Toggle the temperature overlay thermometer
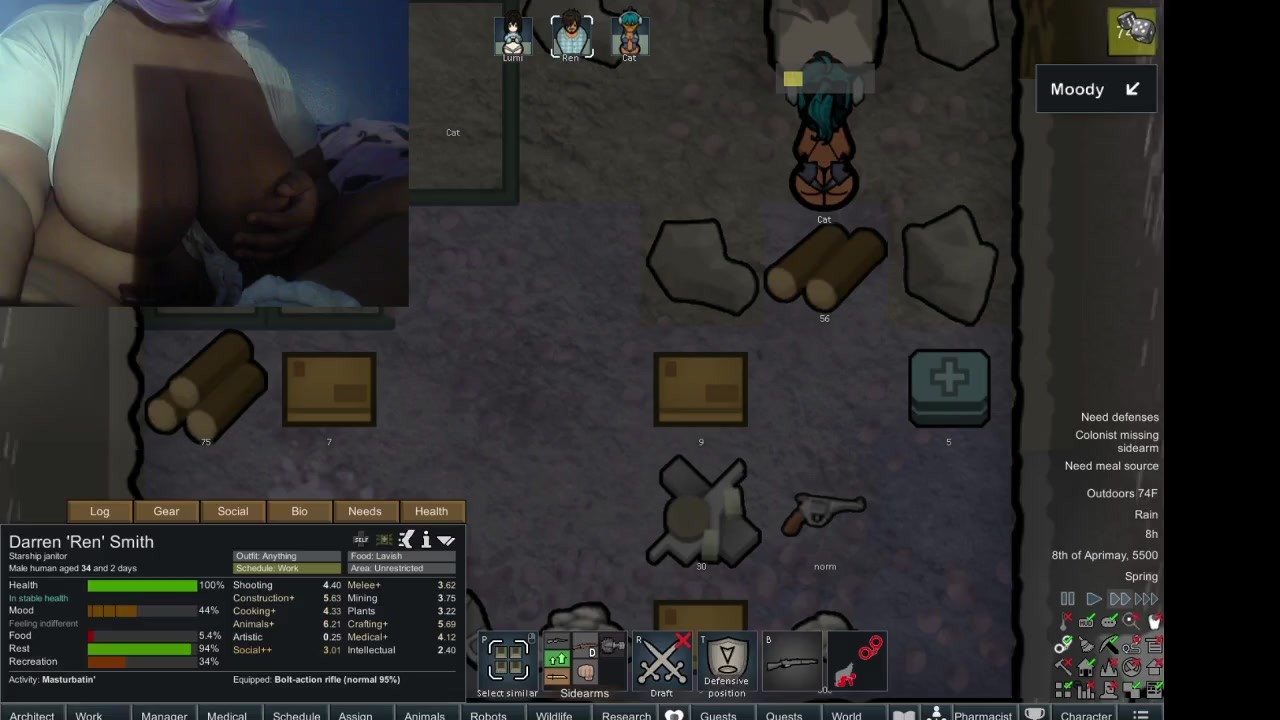Viewport: 1280px width, 720px height. click(x=1063, y=621)
